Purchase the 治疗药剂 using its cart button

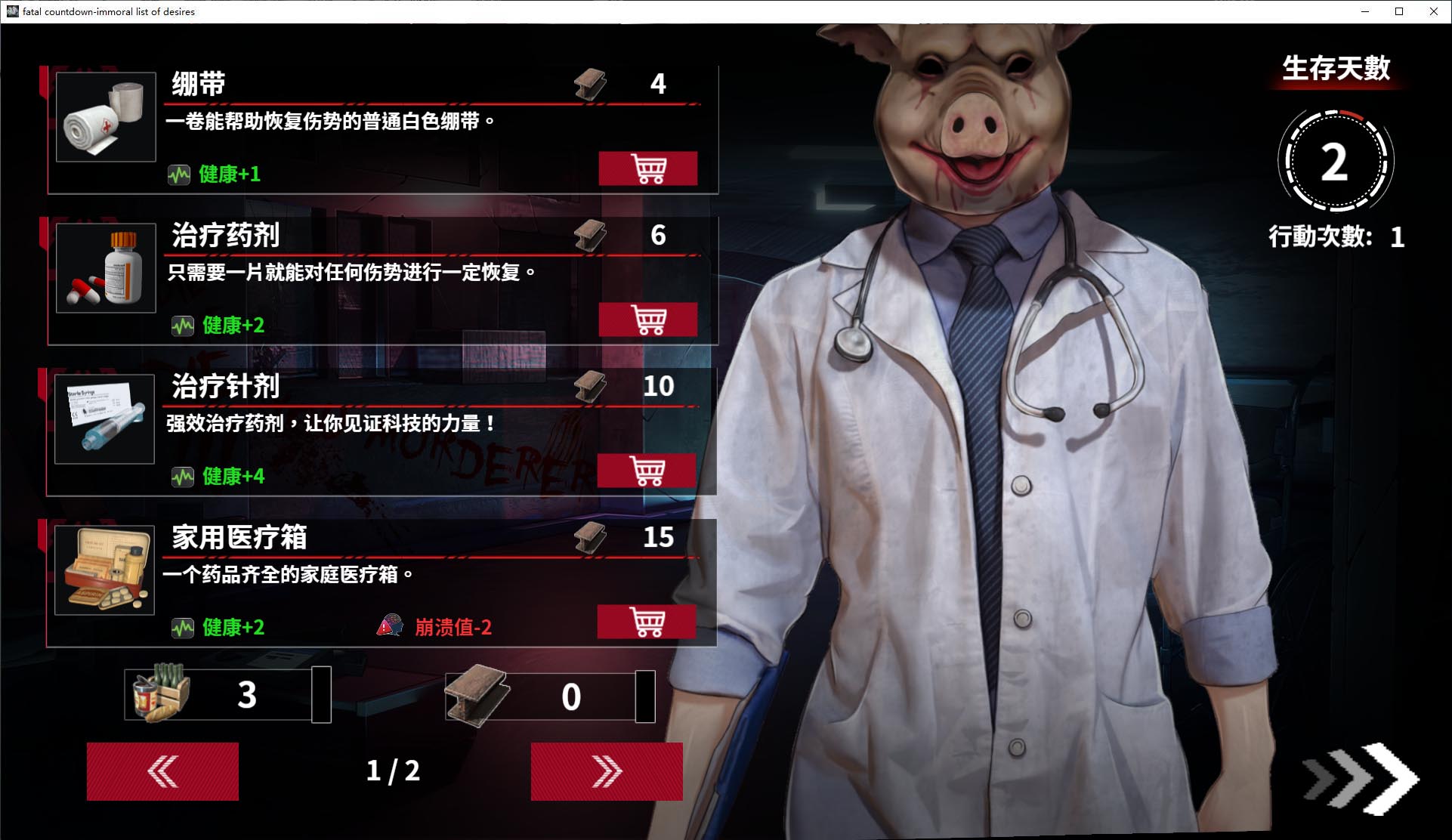tap(648, 319)
